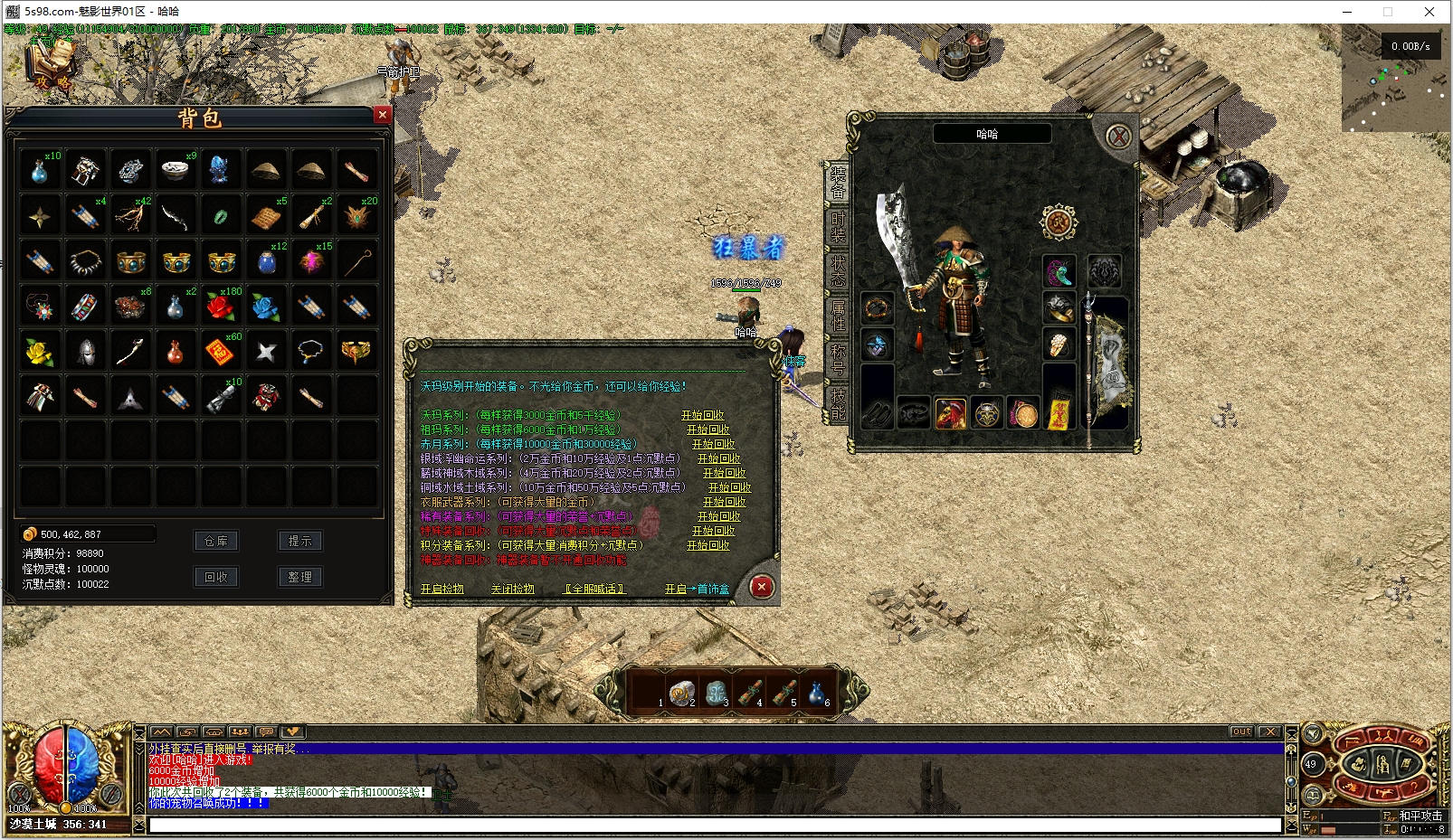This screenshot has height=840, width=1453.
Task: Close the recycling dialog with the red X
Action: point(762,587)
